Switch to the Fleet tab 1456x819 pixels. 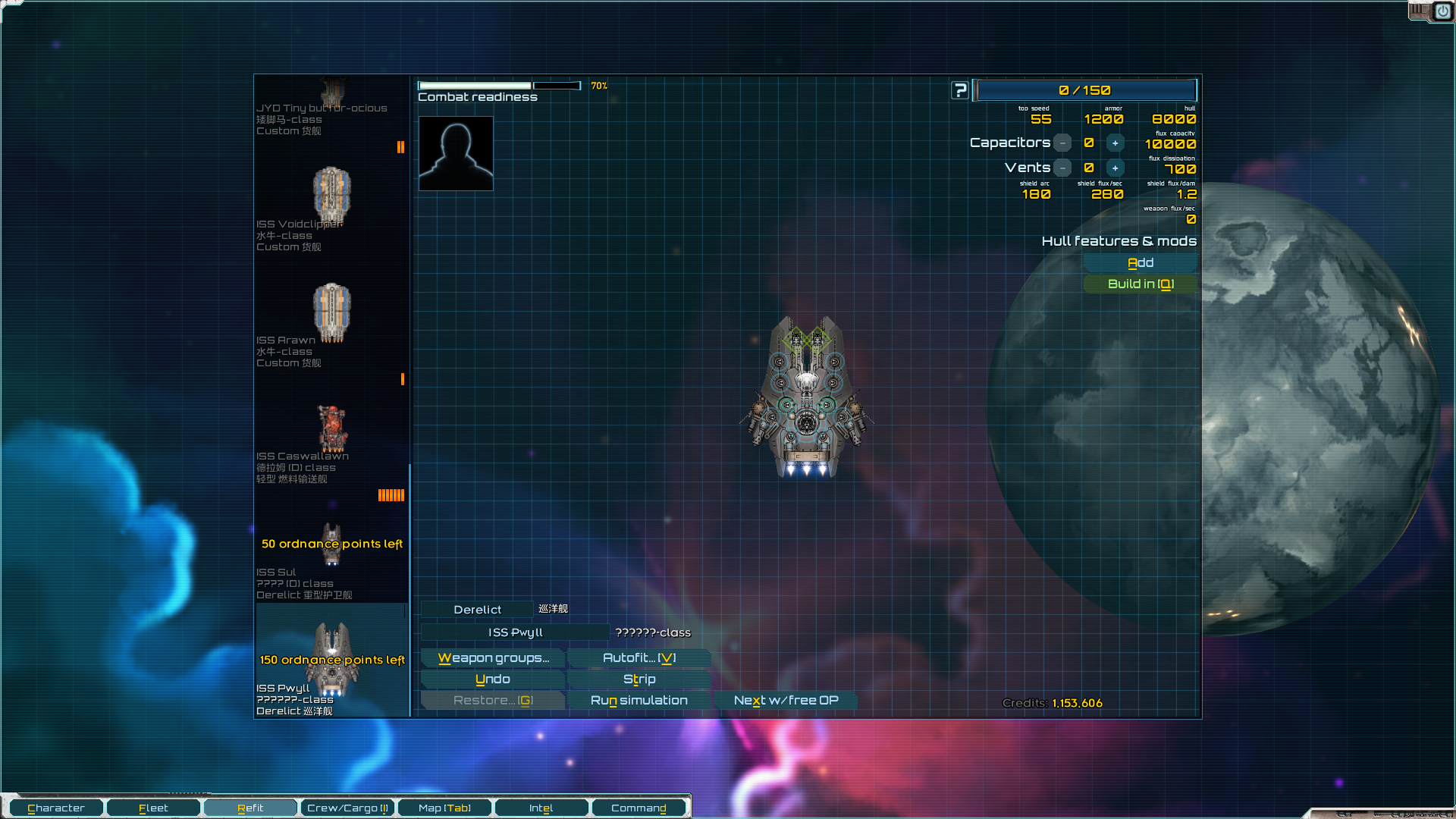click(x=153, y=808)
